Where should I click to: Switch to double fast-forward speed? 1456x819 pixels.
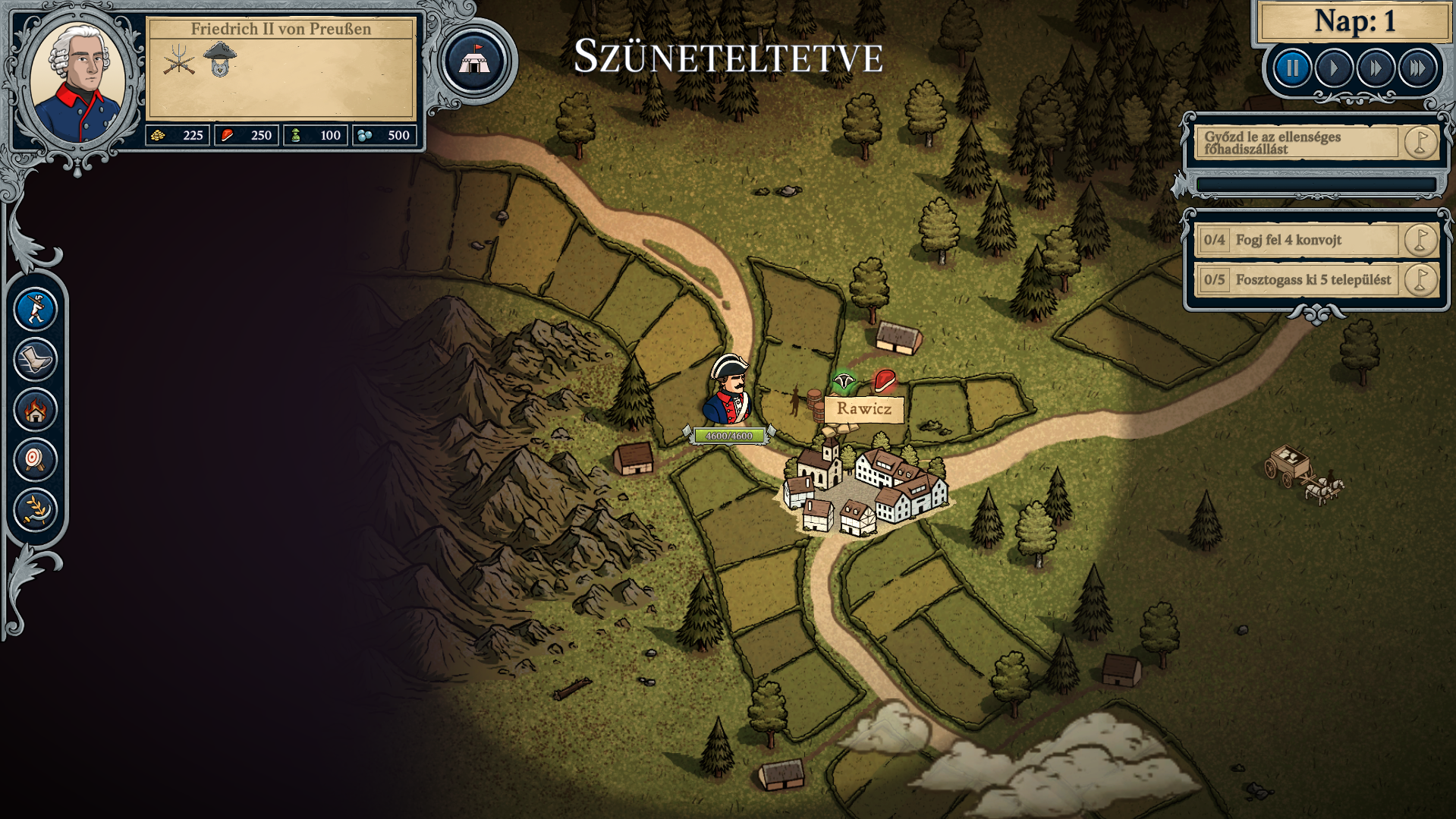pyautogui.click(x=1375, y=69)
